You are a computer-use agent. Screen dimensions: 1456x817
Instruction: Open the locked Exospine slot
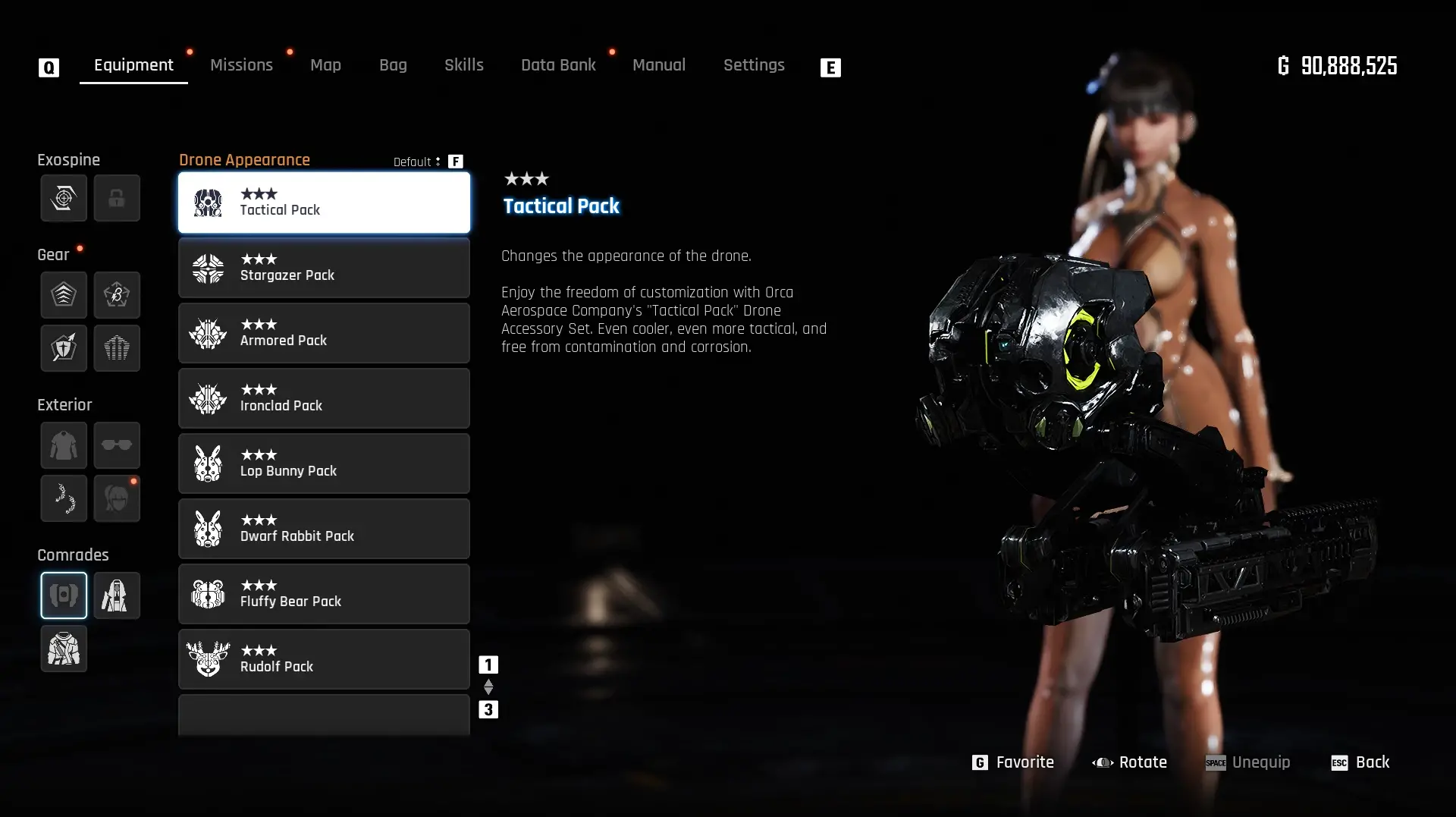117,199
